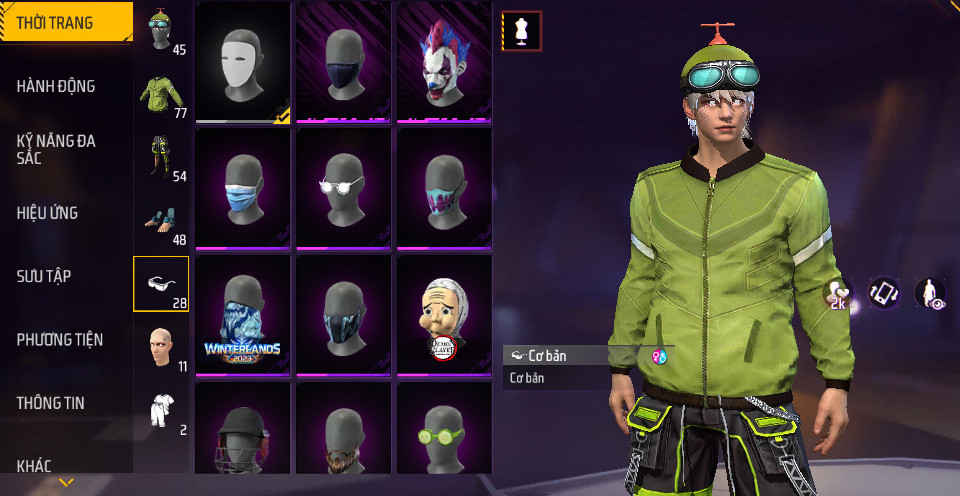
Task: Open the Kỹ Năng Đa Sắc section
Action: tap(56, 149)
